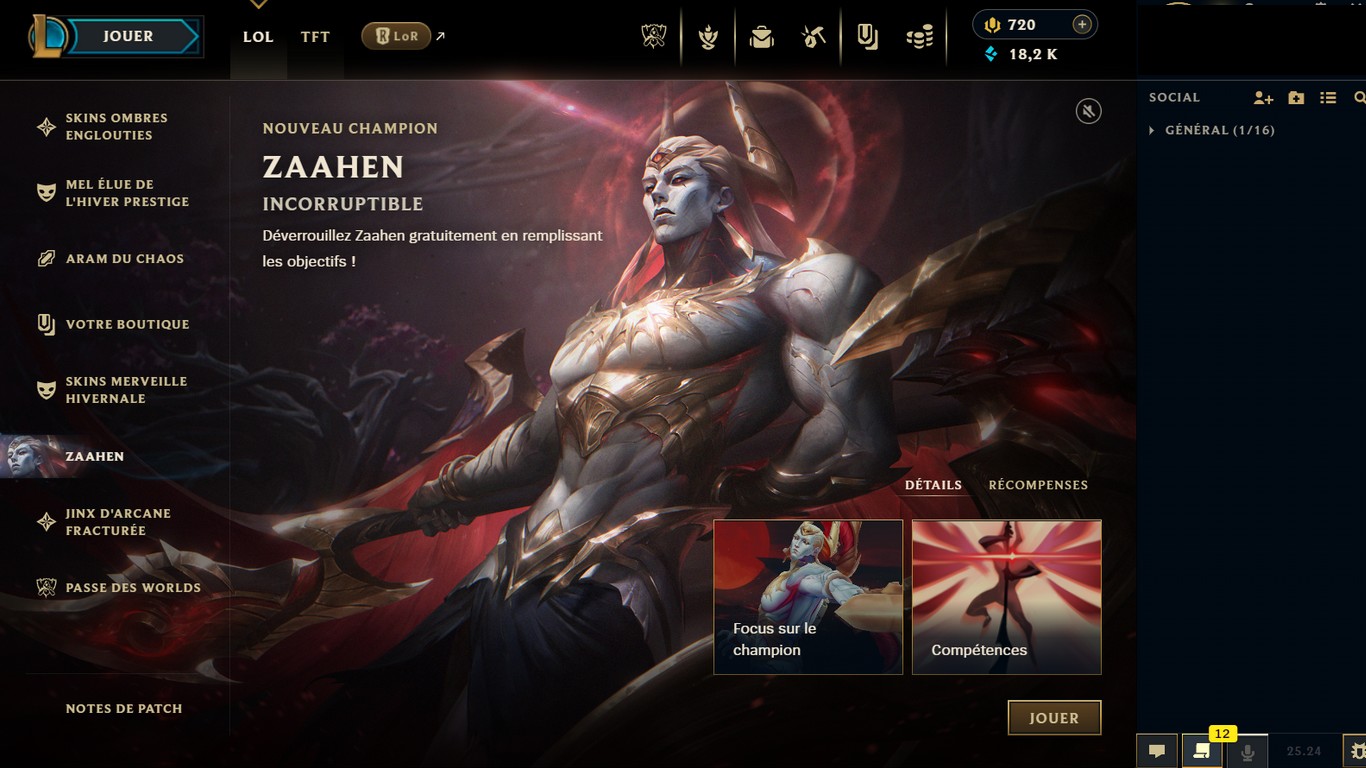Viewport: 1366px width, 768px height.
Task: Toggle the muted sound icon on the banner
Action: click(1088, 111)
